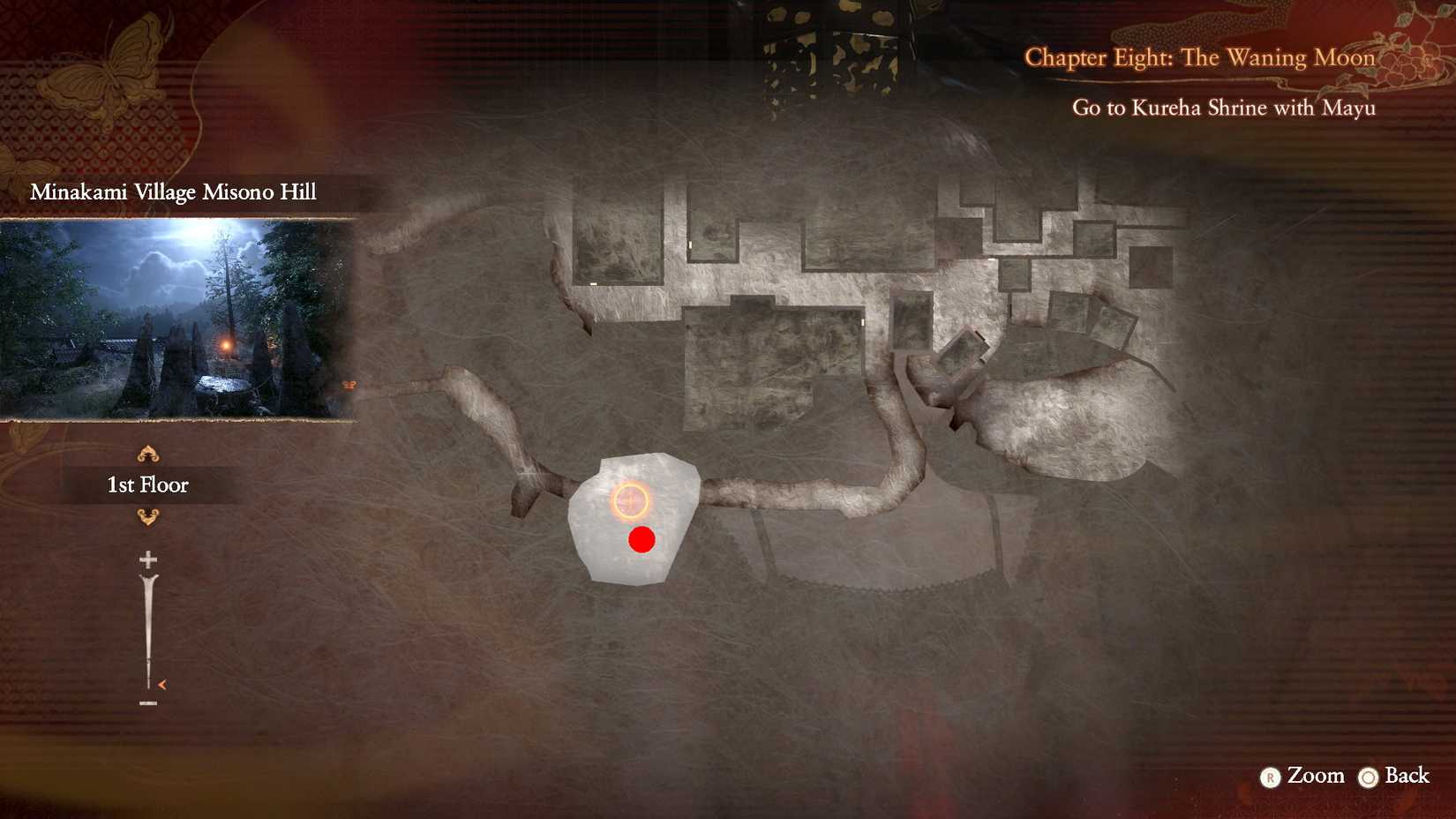Select the orange butterfly icon beside the preview
Viewport: 1456px width, 819px height.
[349, 383]
